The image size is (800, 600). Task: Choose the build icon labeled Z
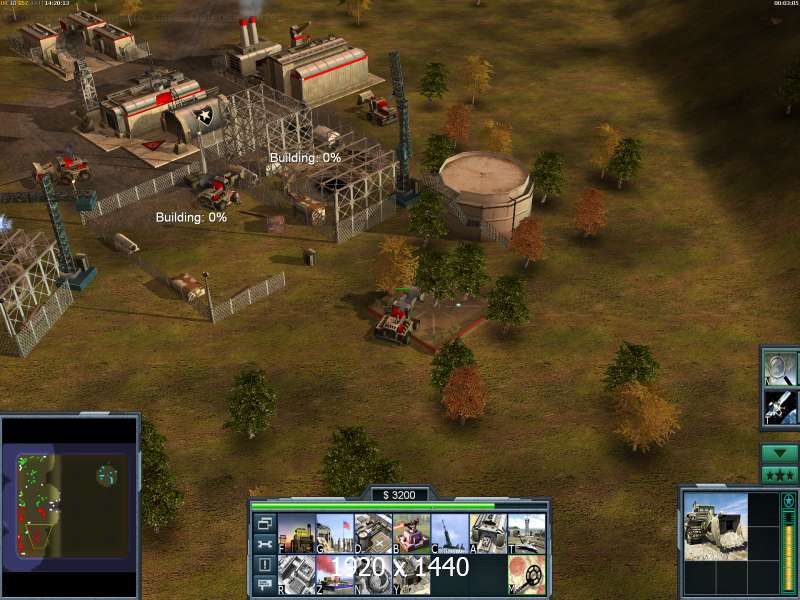point(335,574)
